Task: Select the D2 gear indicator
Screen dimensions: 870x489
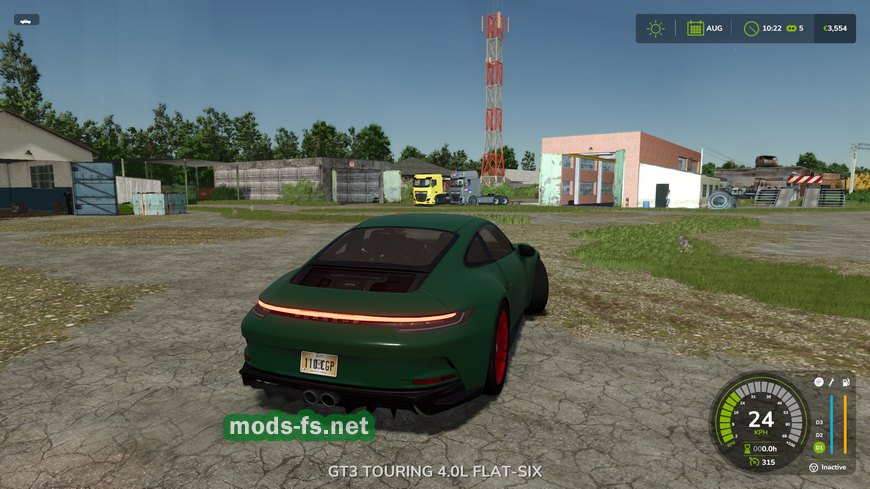Action: click(x=818, y=435)
